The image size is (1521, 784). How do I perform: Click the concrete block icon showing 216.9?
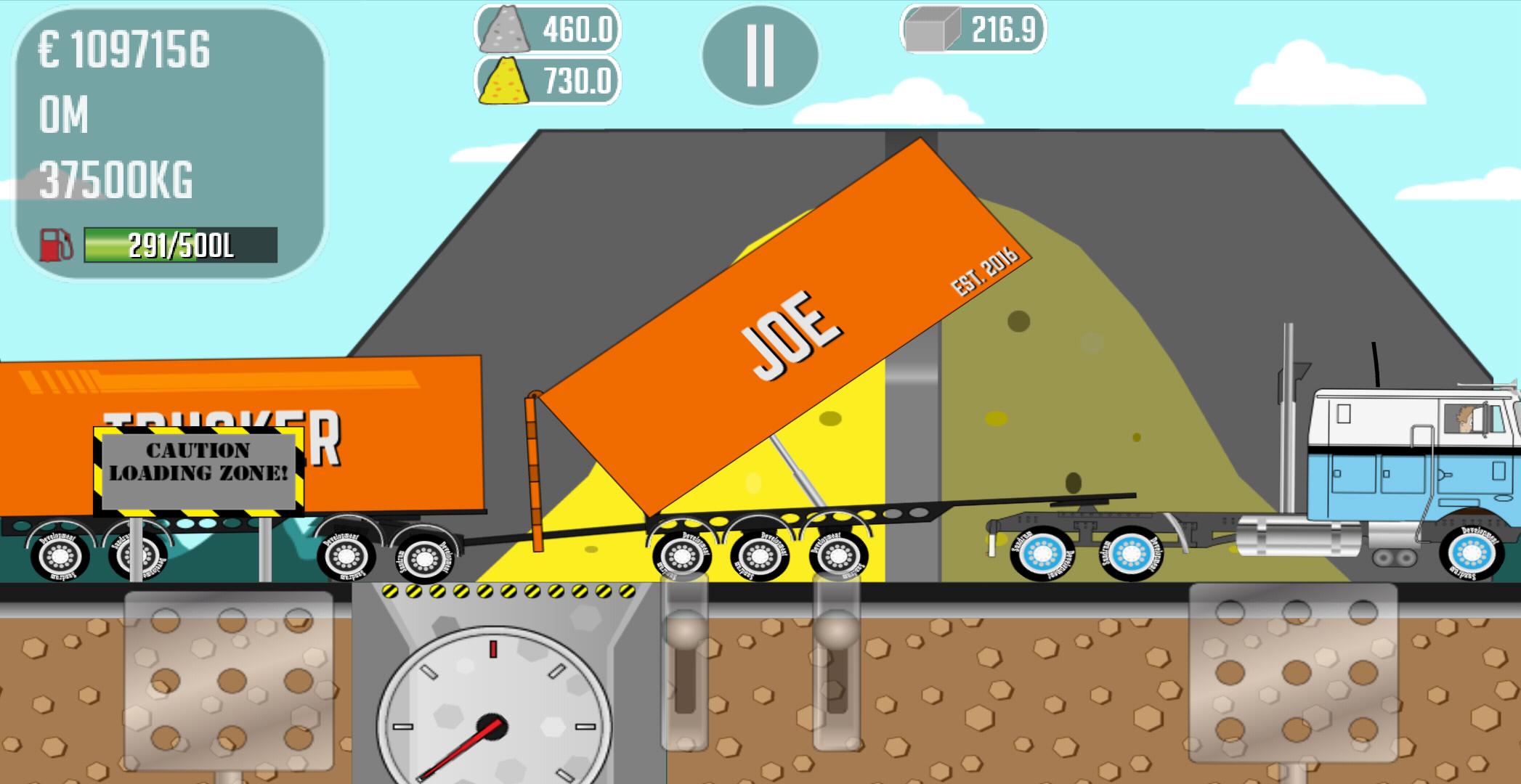point(933,30)
